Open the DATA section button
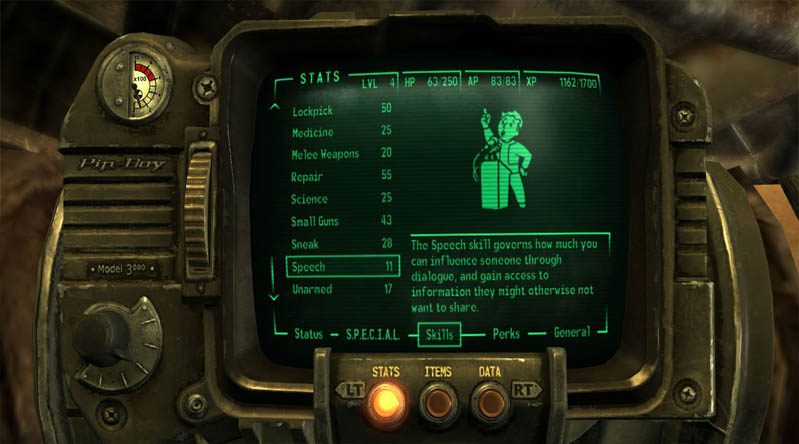The width and height of the screenshot is (799, 444). point(489,400)
